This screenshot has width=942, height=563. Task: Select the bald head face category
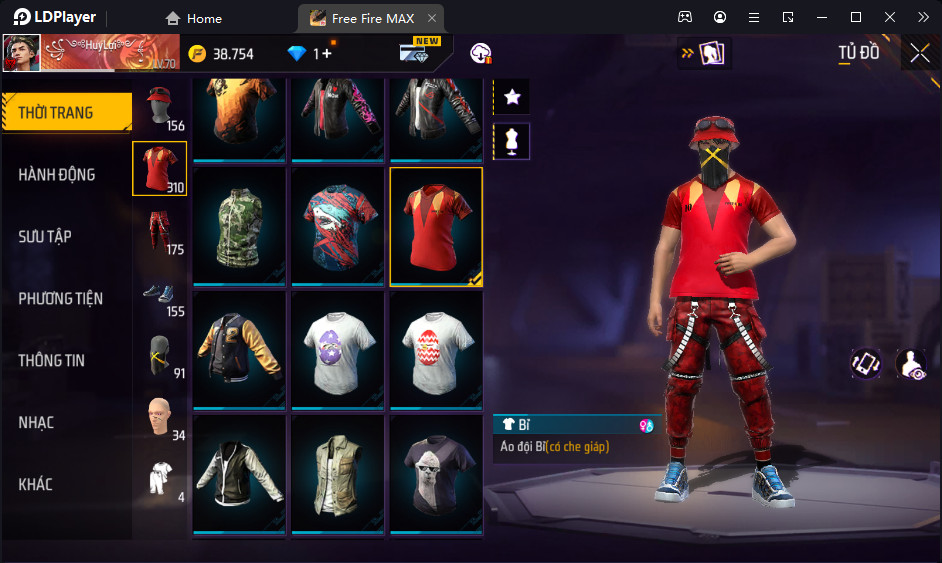160,418
